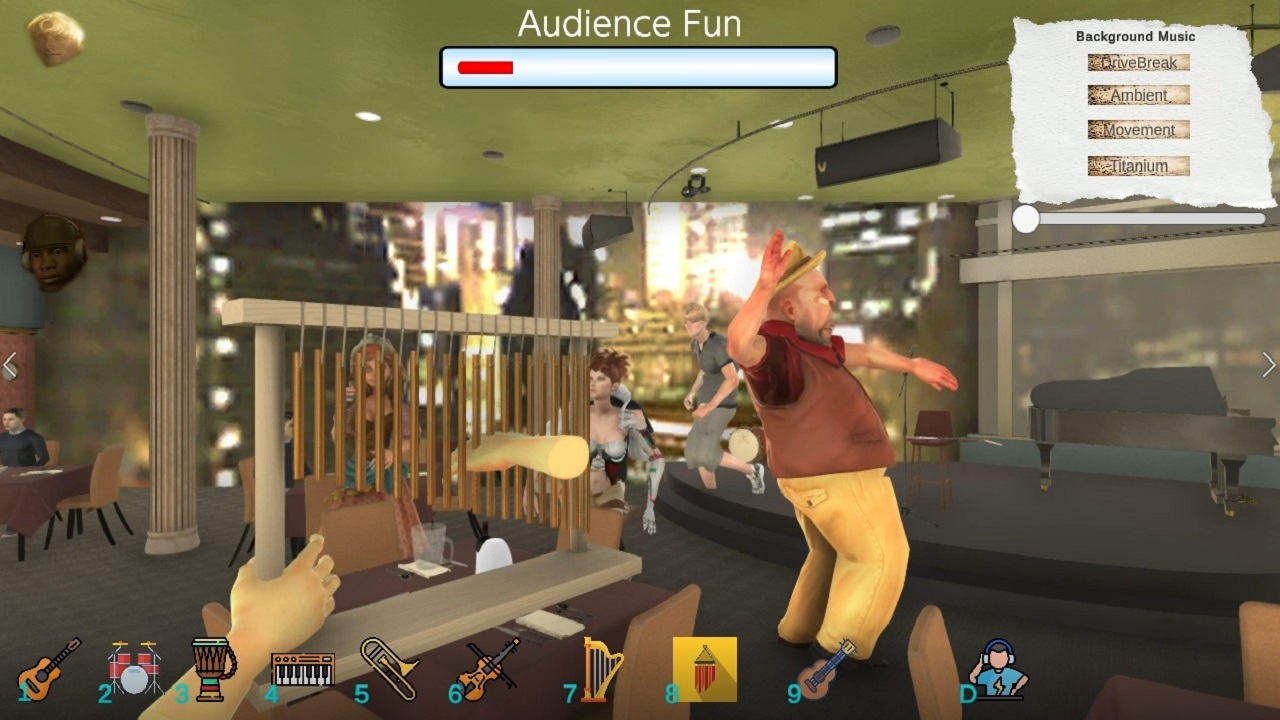The image size is (1280, 720).
Task: Toggle the DriveBreak background music track
Action: (1138, 62)
